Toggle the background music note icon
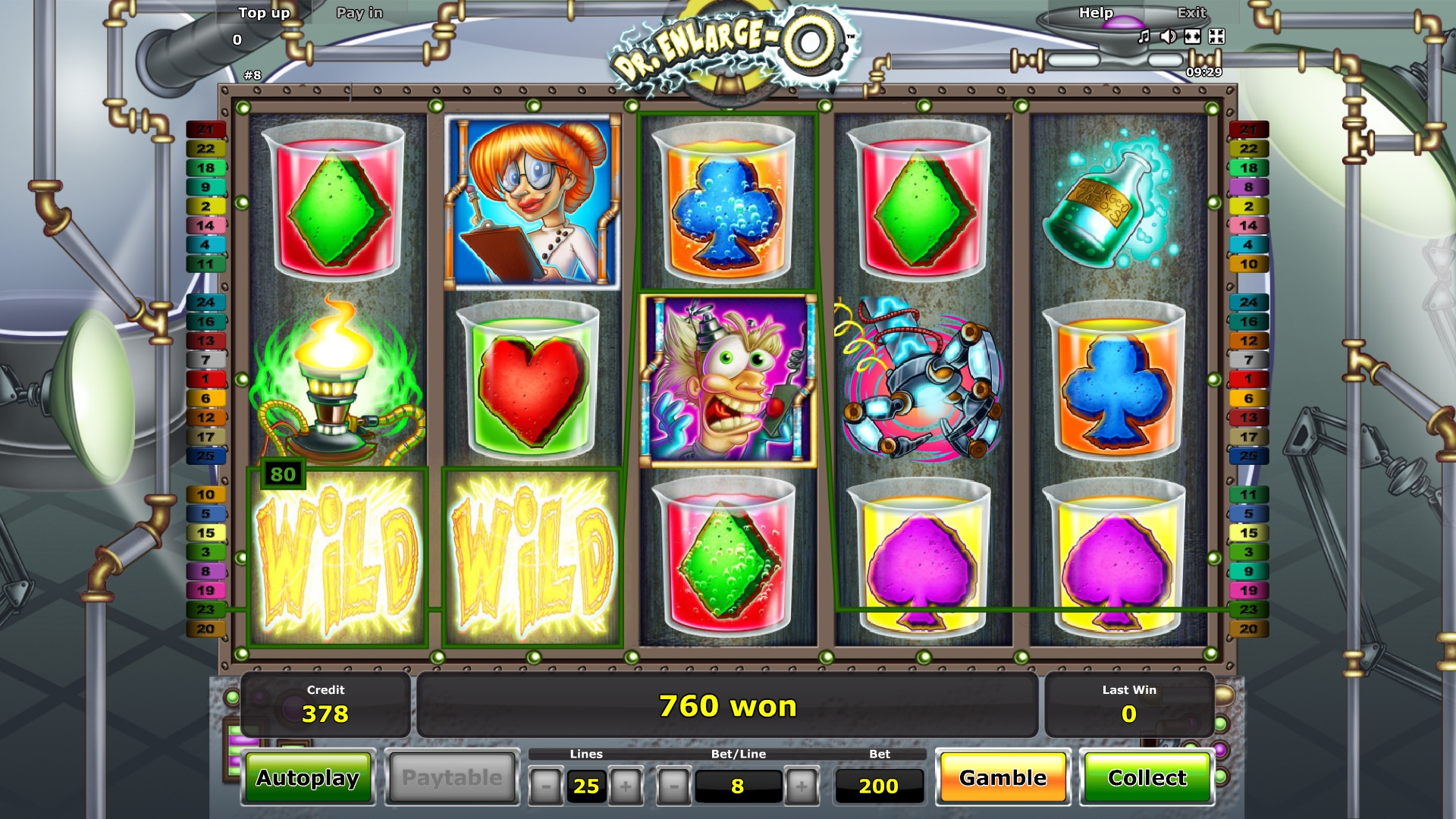 coord(1144,36)
